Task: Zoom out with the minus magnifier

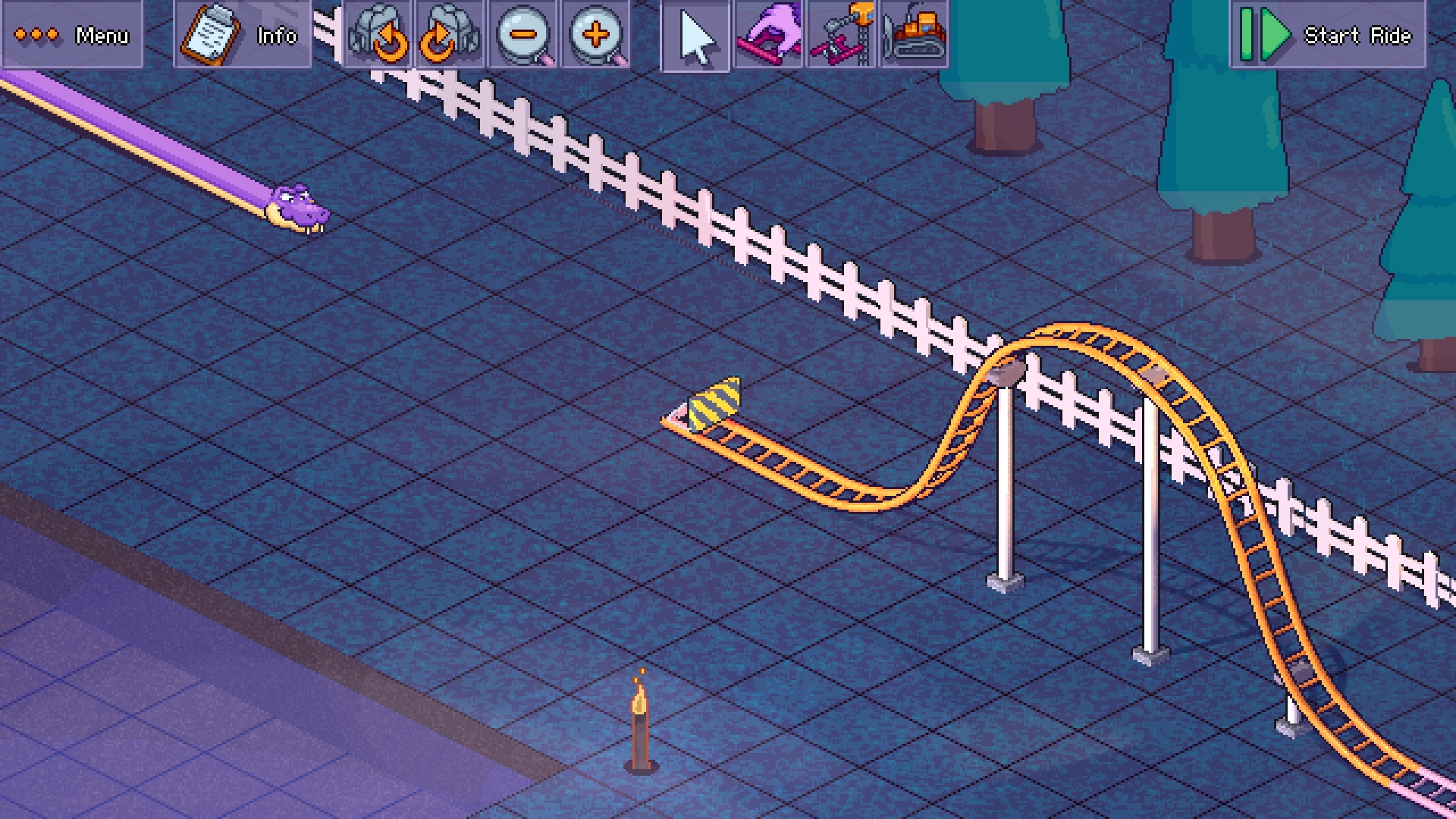Action: pyautogui.click(x=523, y=35)
